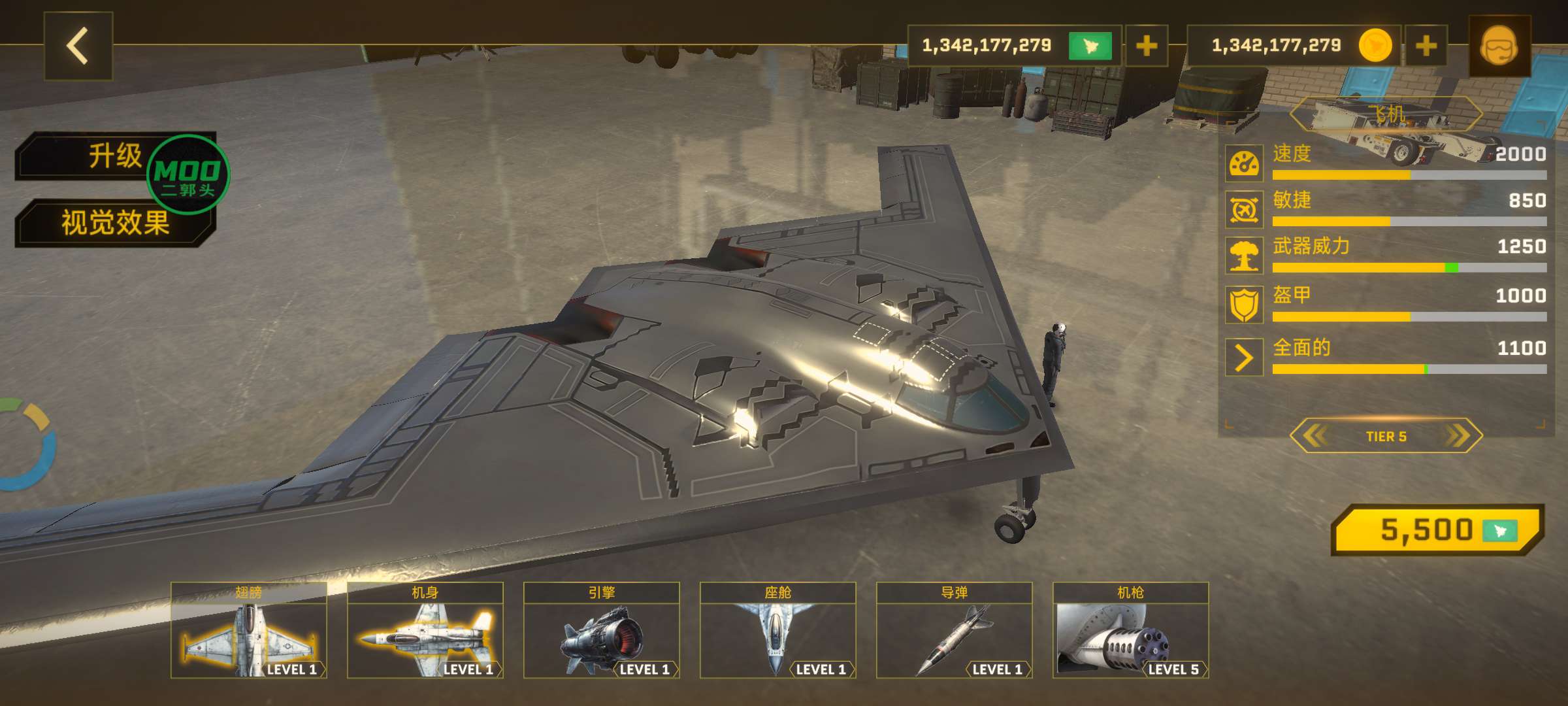
Task: Buy the aircraft for 5,500
Action: point(1437,529)
